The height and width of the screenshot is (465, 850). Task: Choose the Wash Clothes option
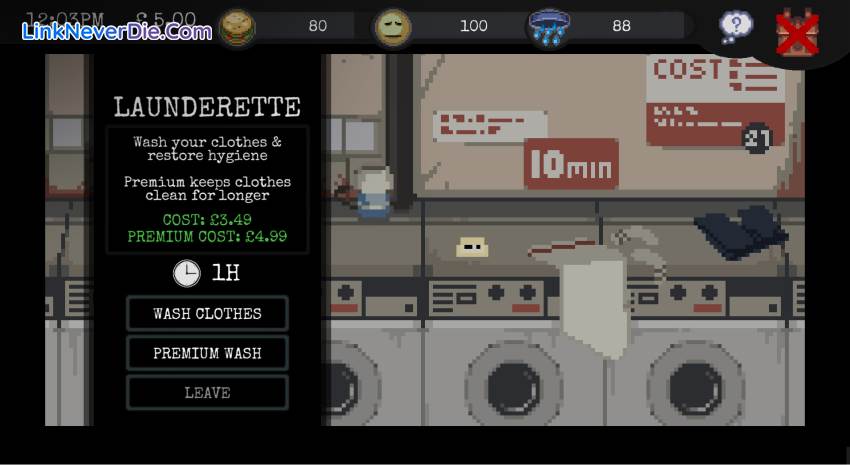click(x=207, y=313)
